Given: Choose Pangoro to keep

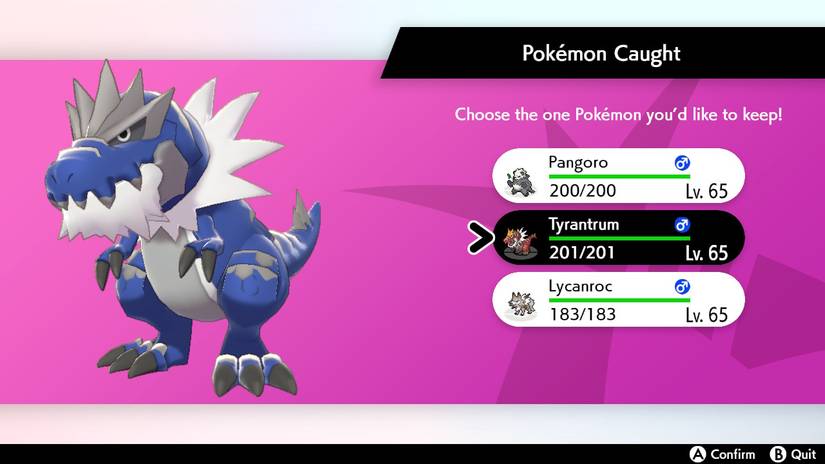Looking at the screenshot, I should click(617, 176).
